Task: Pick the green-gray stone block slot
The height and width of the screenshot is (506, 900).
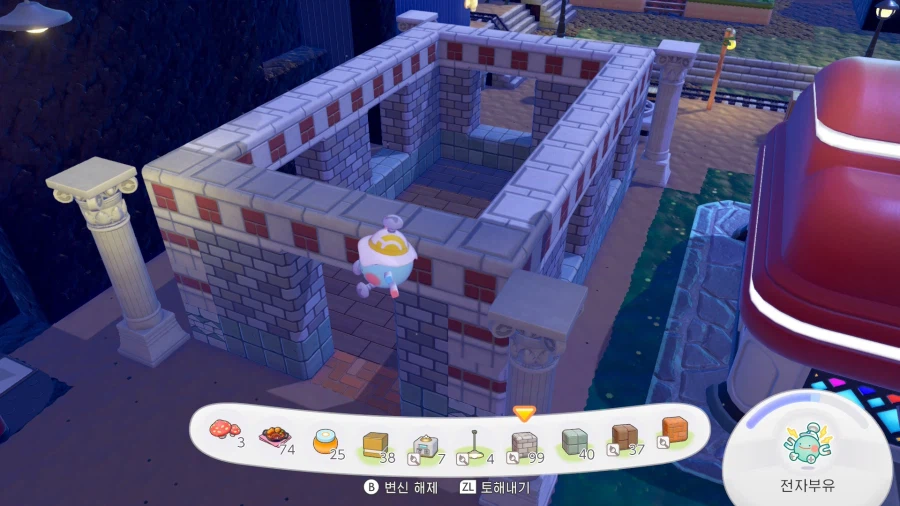Action: click(574, 442)
